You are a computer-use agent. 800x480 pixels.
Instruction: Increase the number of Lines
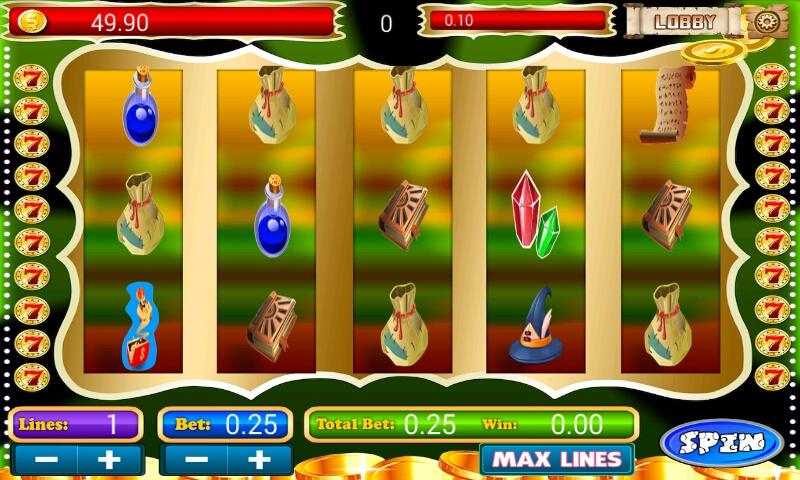click(x=109, y=461)
